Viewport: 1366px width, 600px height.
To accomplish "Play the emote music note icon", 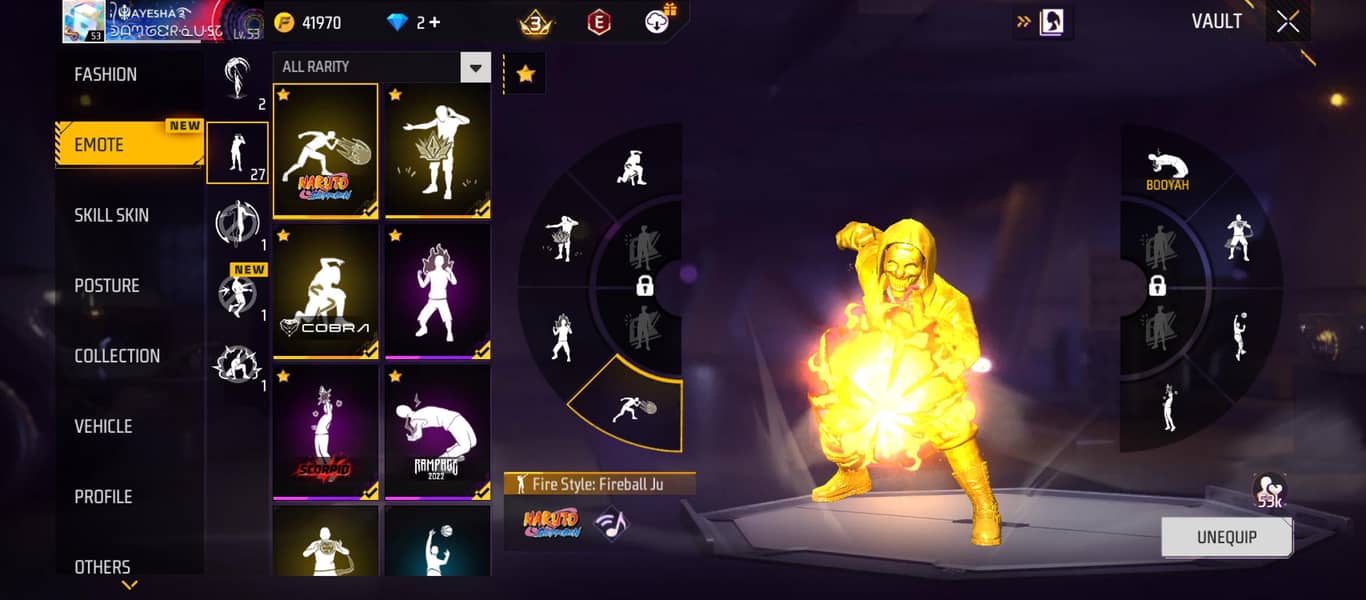I will tap(611, 524).
